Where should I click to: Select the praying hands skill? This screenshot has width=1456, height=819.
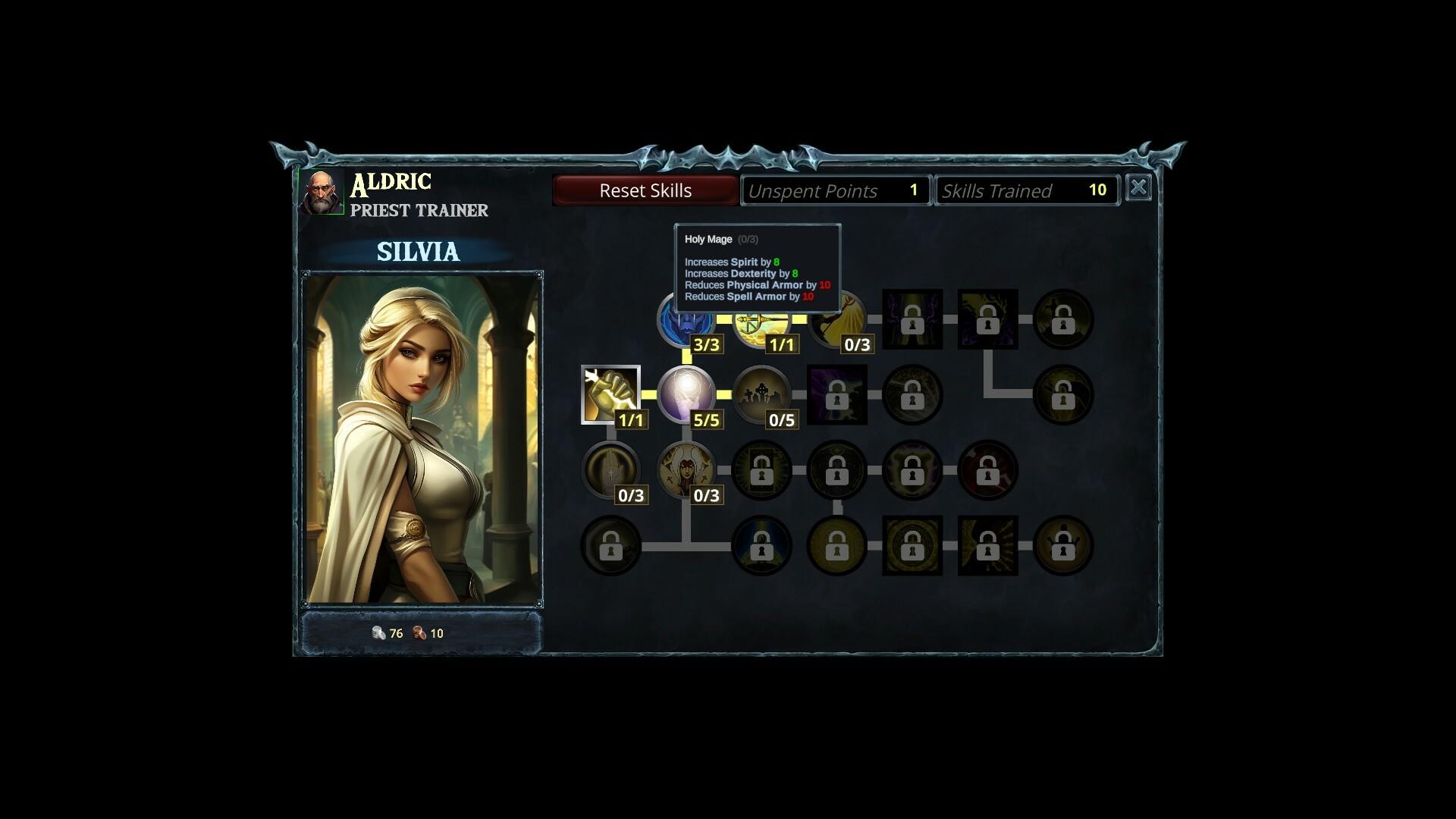[610, 469]
